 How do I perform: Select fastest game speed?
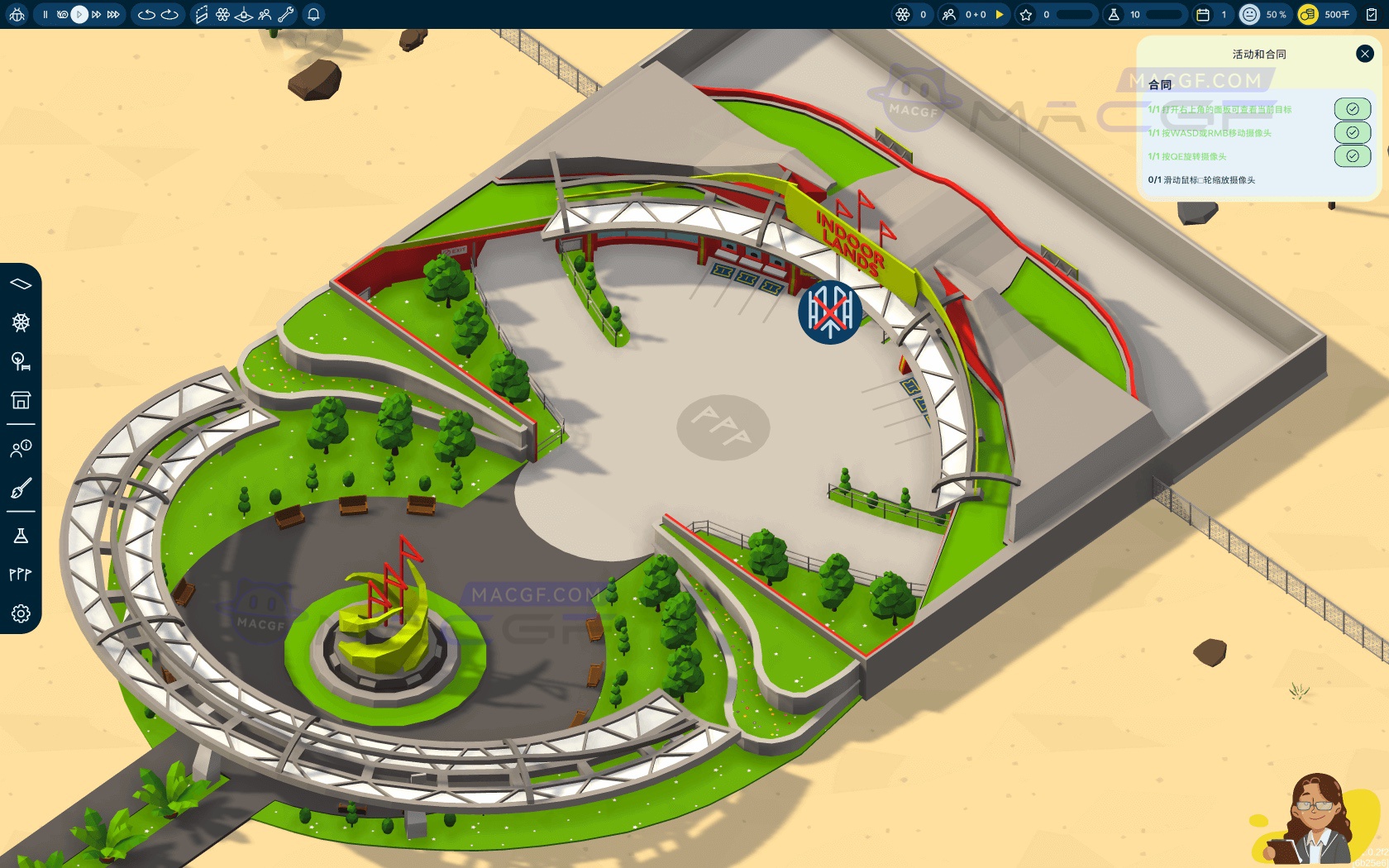point(114,14)
